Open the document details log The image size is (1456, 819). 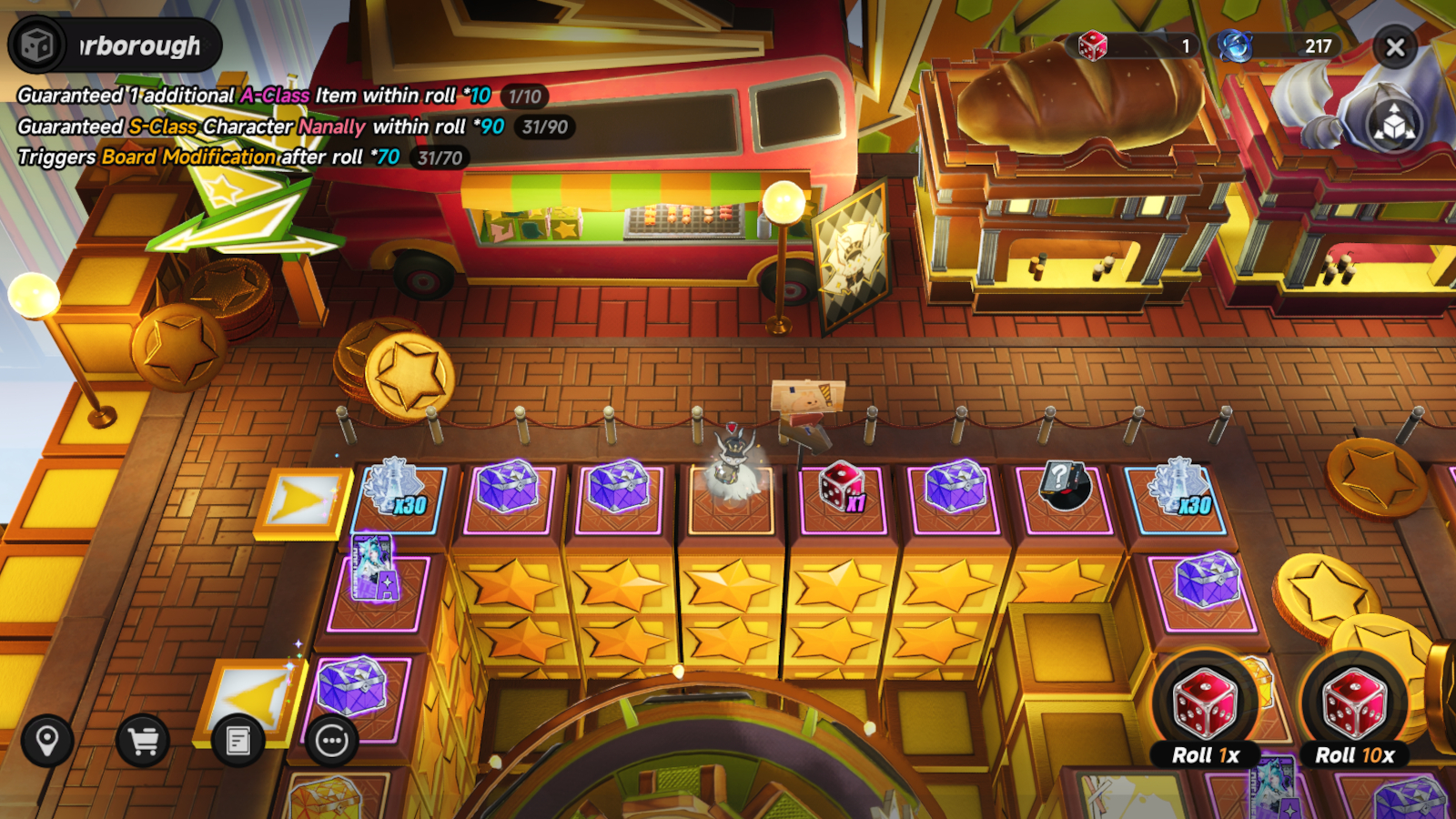click(x=238, y=741)
